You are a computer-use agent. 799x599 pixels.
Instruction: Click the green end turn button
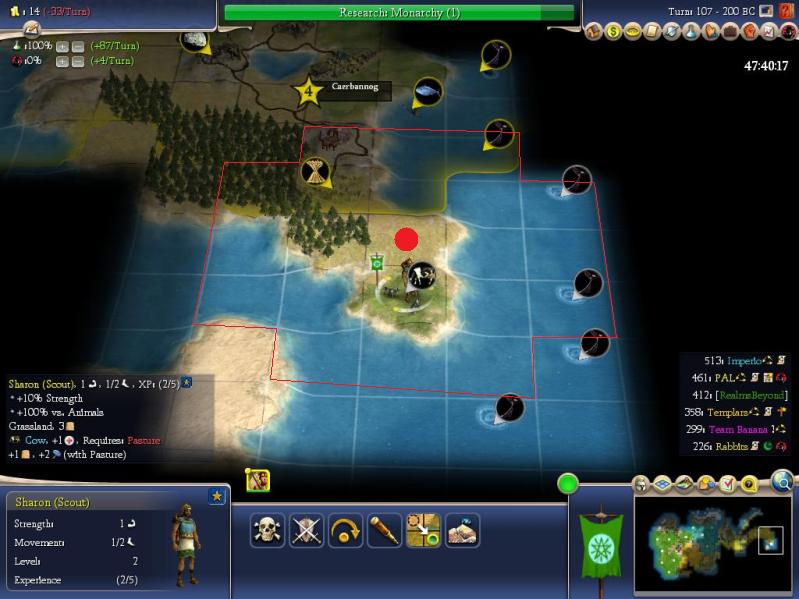pos(568,485)
